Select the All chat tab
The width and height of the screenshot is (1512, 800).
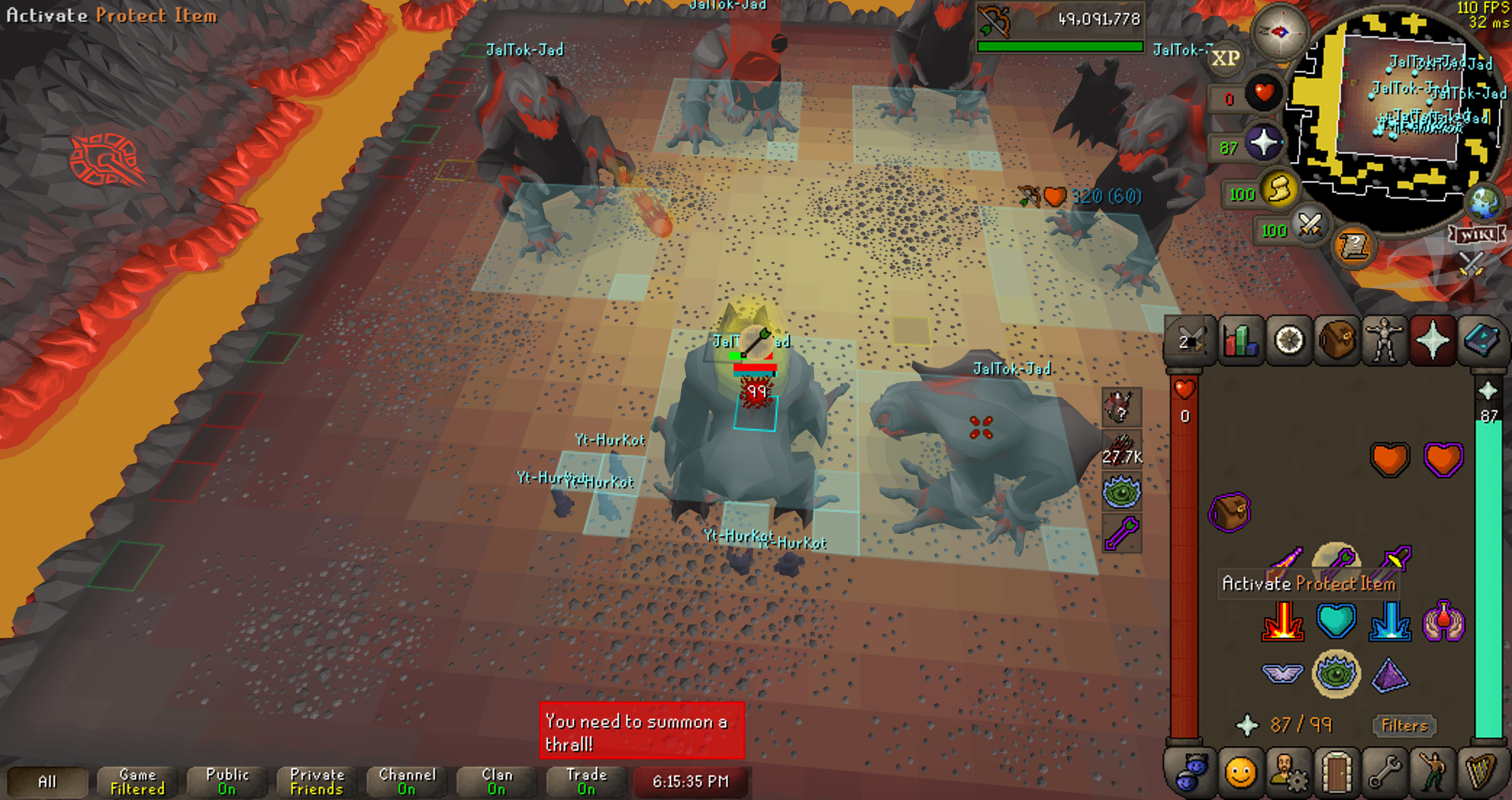tap(47, 782)
